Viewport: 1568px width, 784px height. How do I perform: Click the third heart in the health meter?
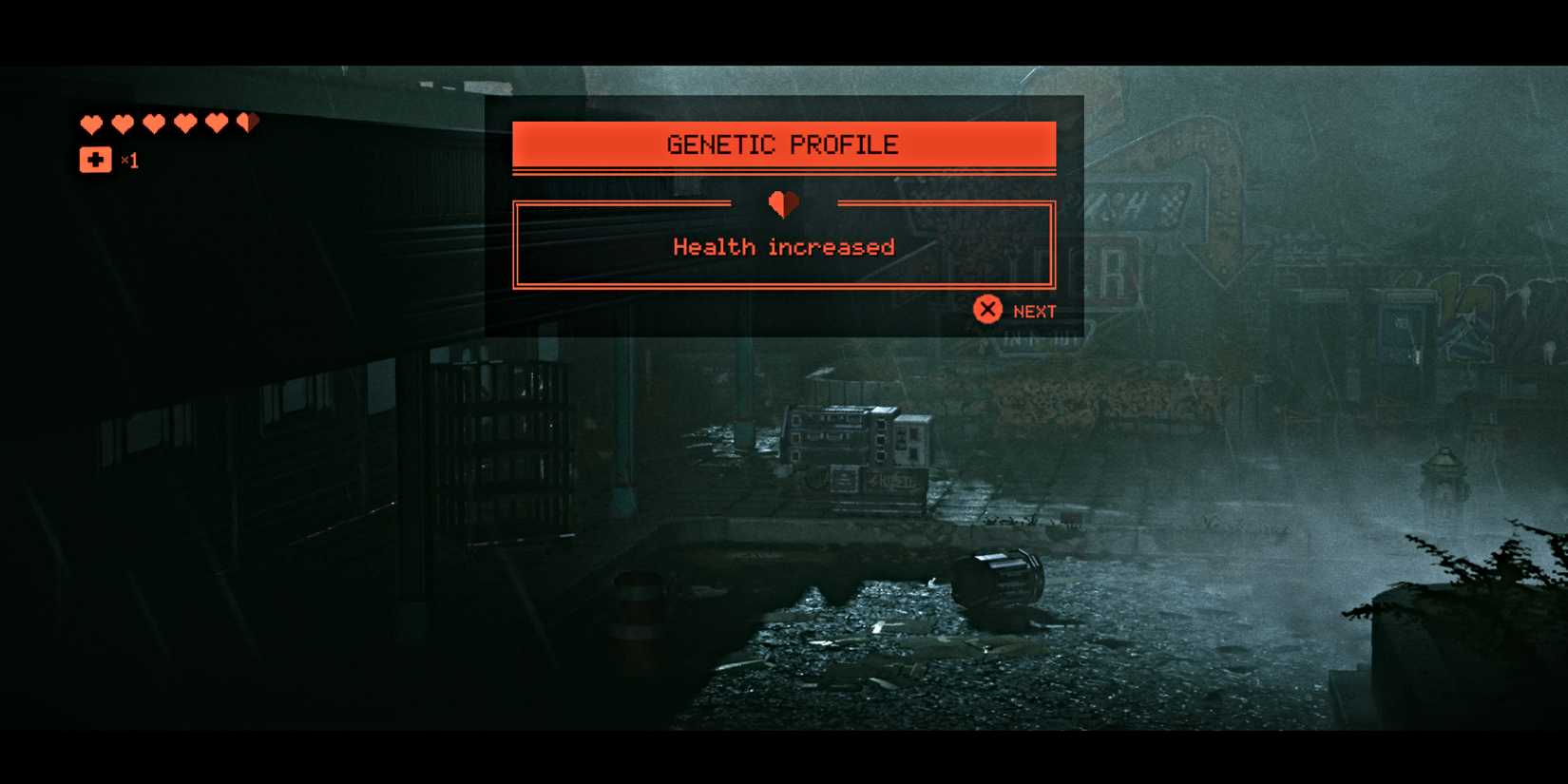point(155,124)
